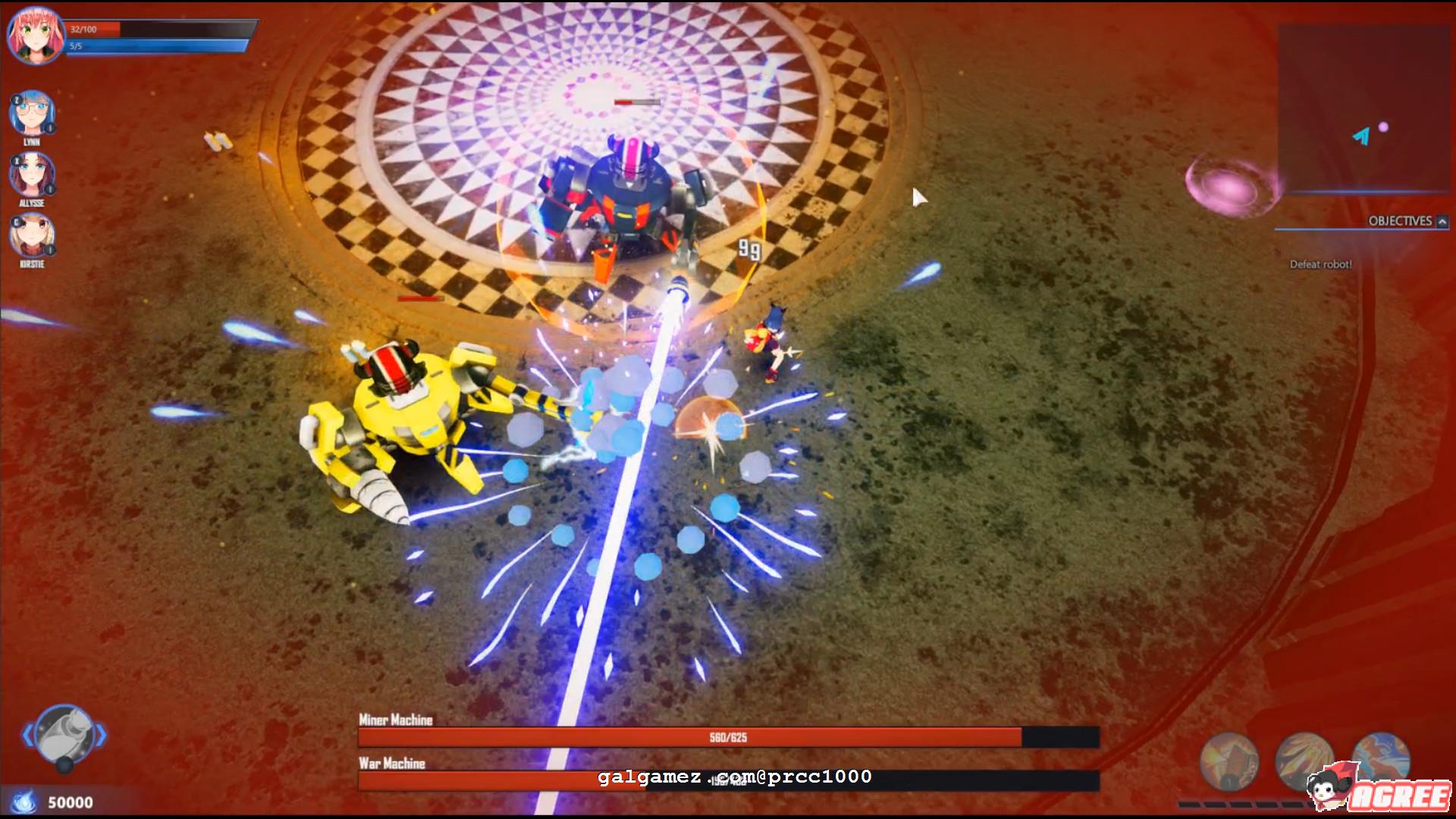This screenshot has width=1456, height=819.
Task: Click Kirstie's party portrait
Action: coord(33,235)
